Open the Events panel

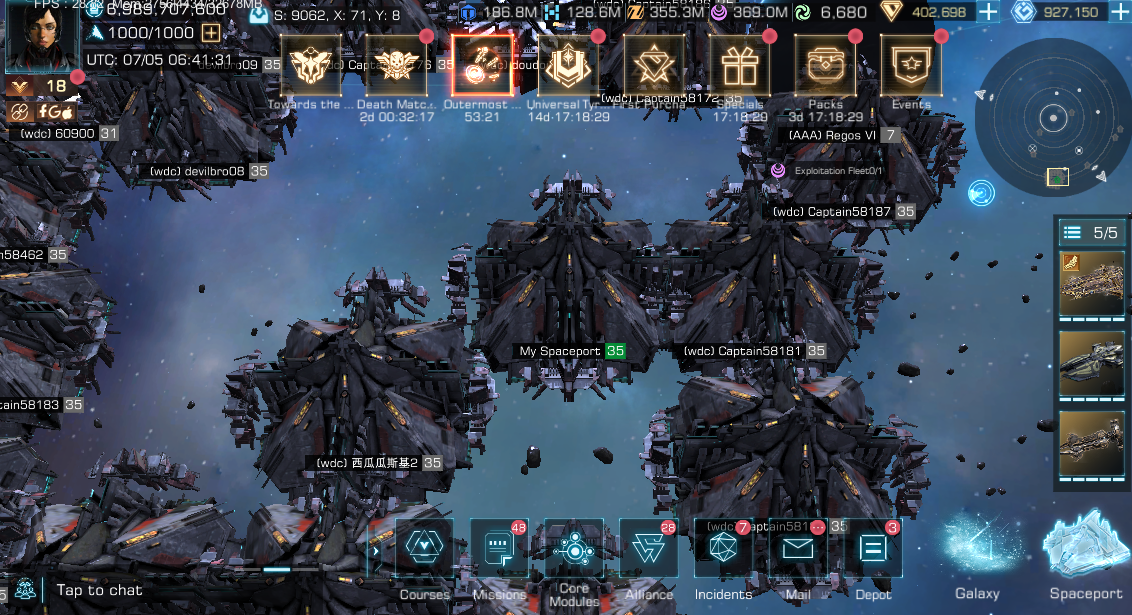pyautogui.click(x=911, y=66)
